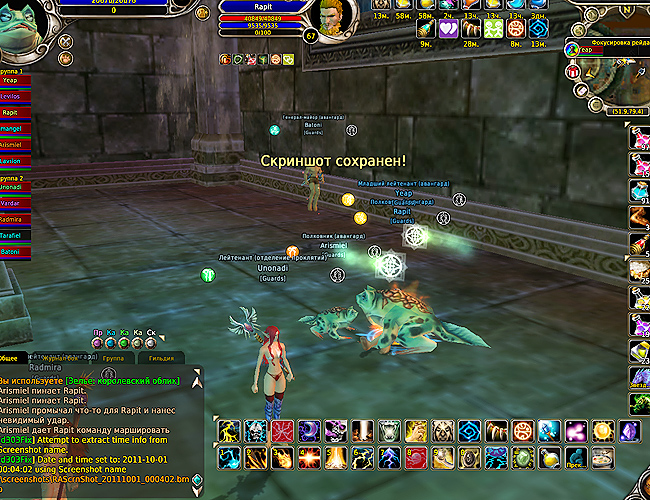Screen dimensions: 650x500
Task: Use the golden sun orb skill
Action: 602,431
